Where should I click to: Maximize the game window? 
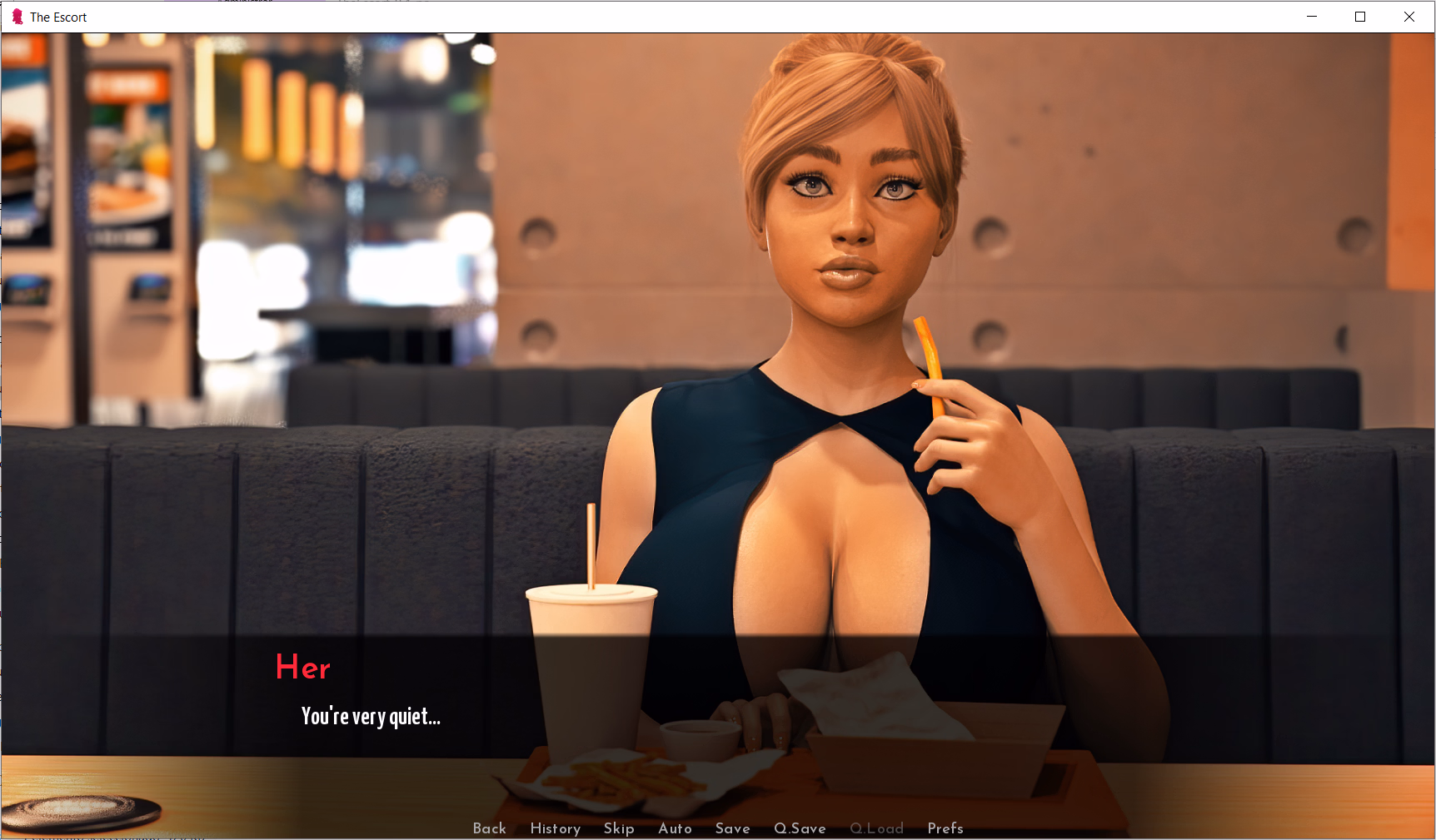click(1360, 16)
